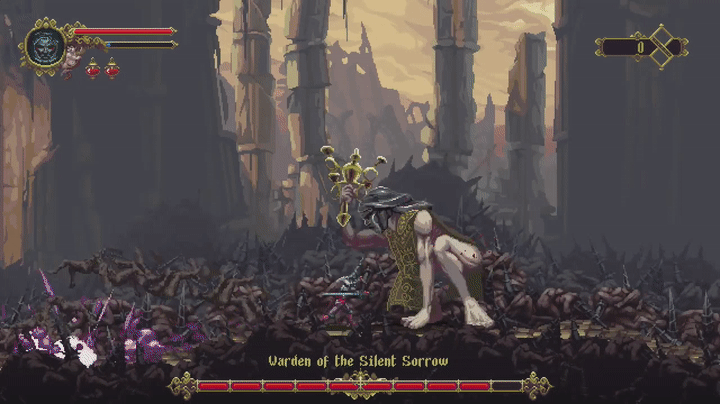Select the left bile flask
720x404 pixels.
[93, 69]
